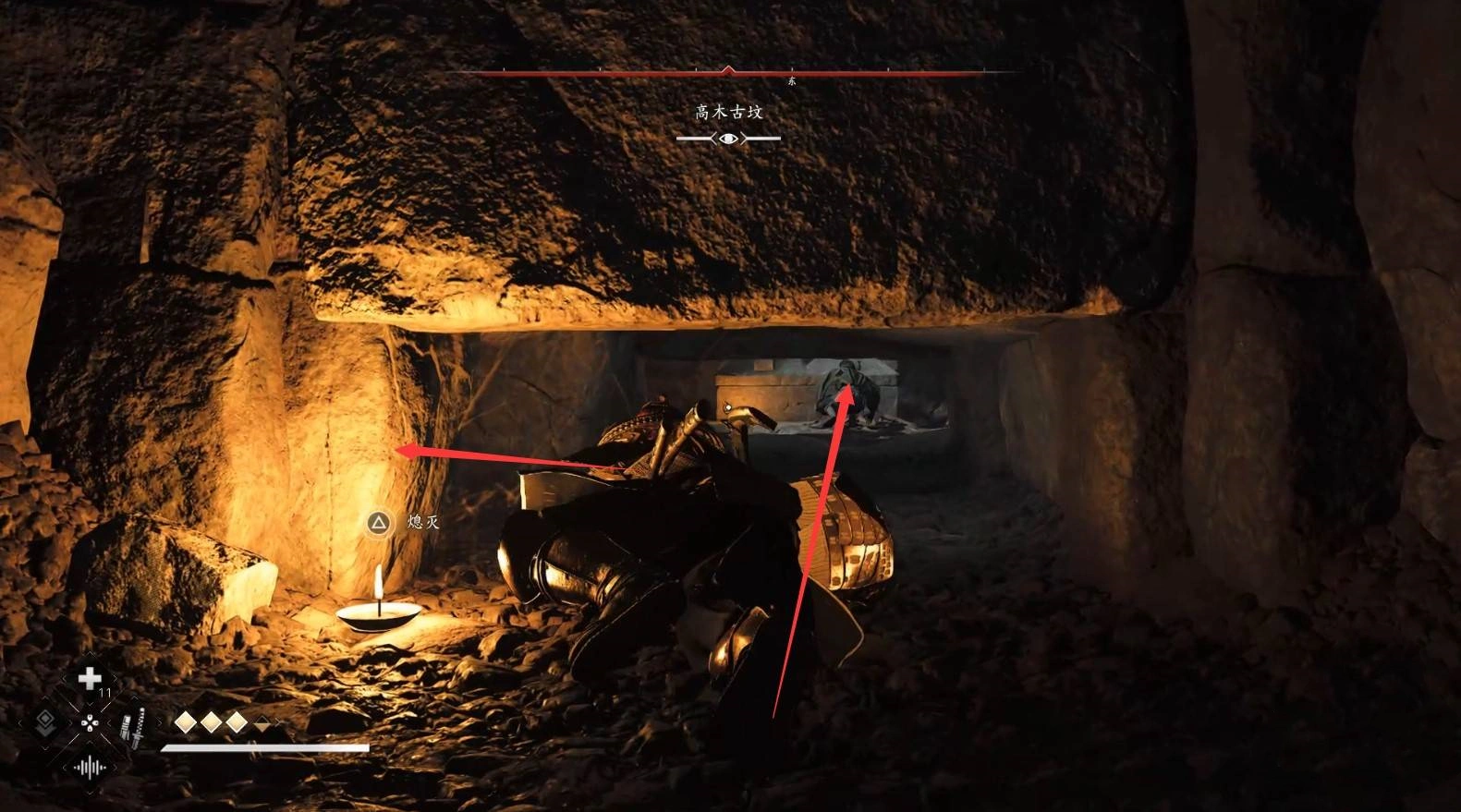Click the eye stealth indicator
Viewport: 1461px width, 812px height.
coord(728,139)
